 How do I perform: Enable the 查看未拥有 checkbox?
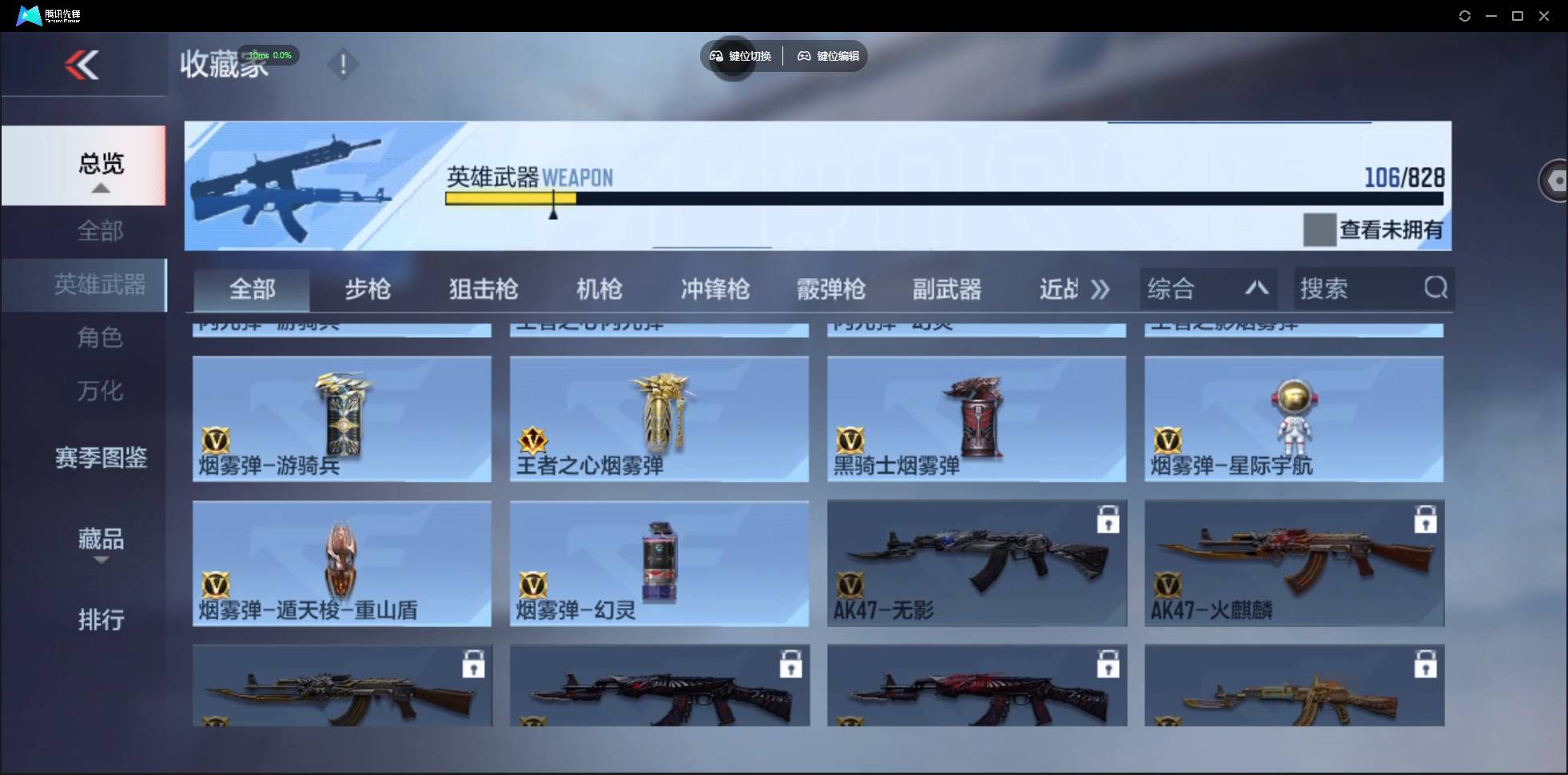[x=1319, y=230]
